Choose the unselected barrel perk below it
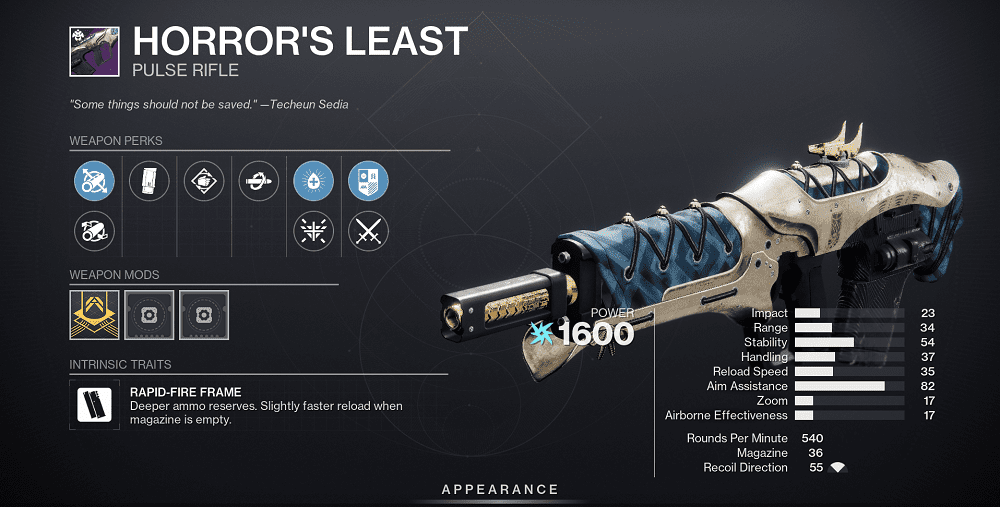The height and width of the screenshot is (507, 1000). pos(94,231)
